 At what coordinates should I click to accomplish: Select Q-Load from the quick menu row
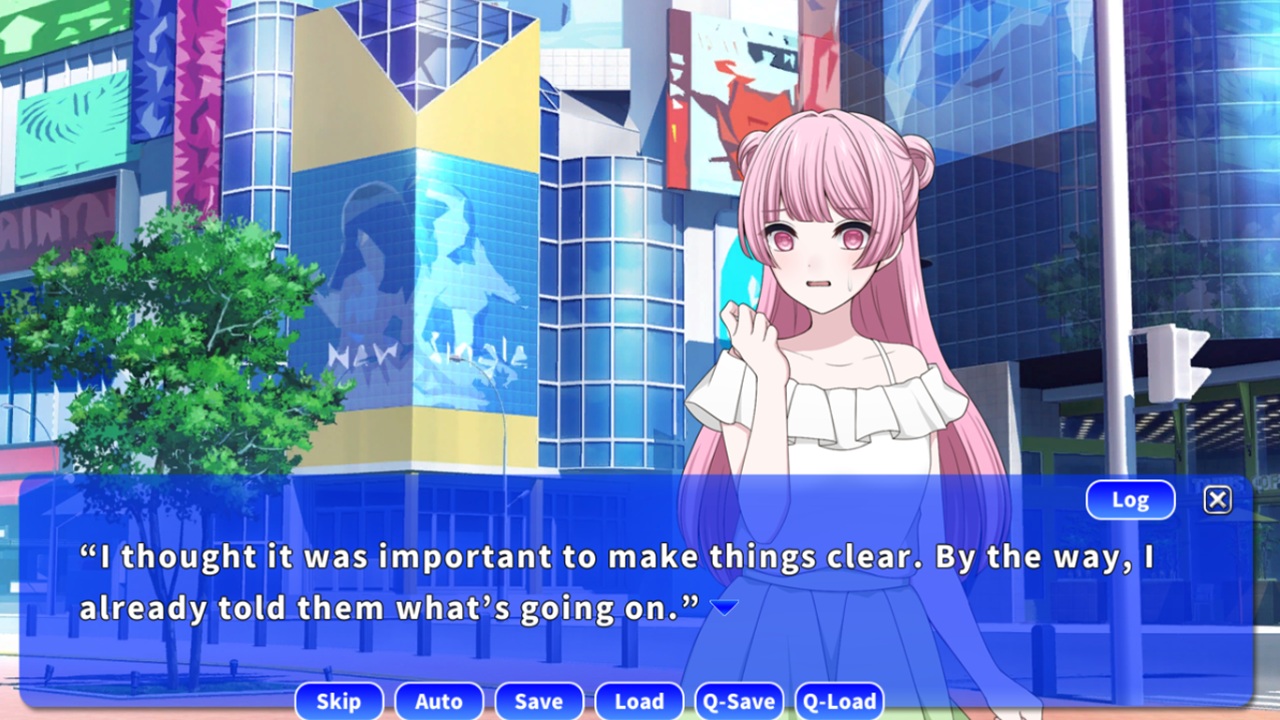click(839, 701)
